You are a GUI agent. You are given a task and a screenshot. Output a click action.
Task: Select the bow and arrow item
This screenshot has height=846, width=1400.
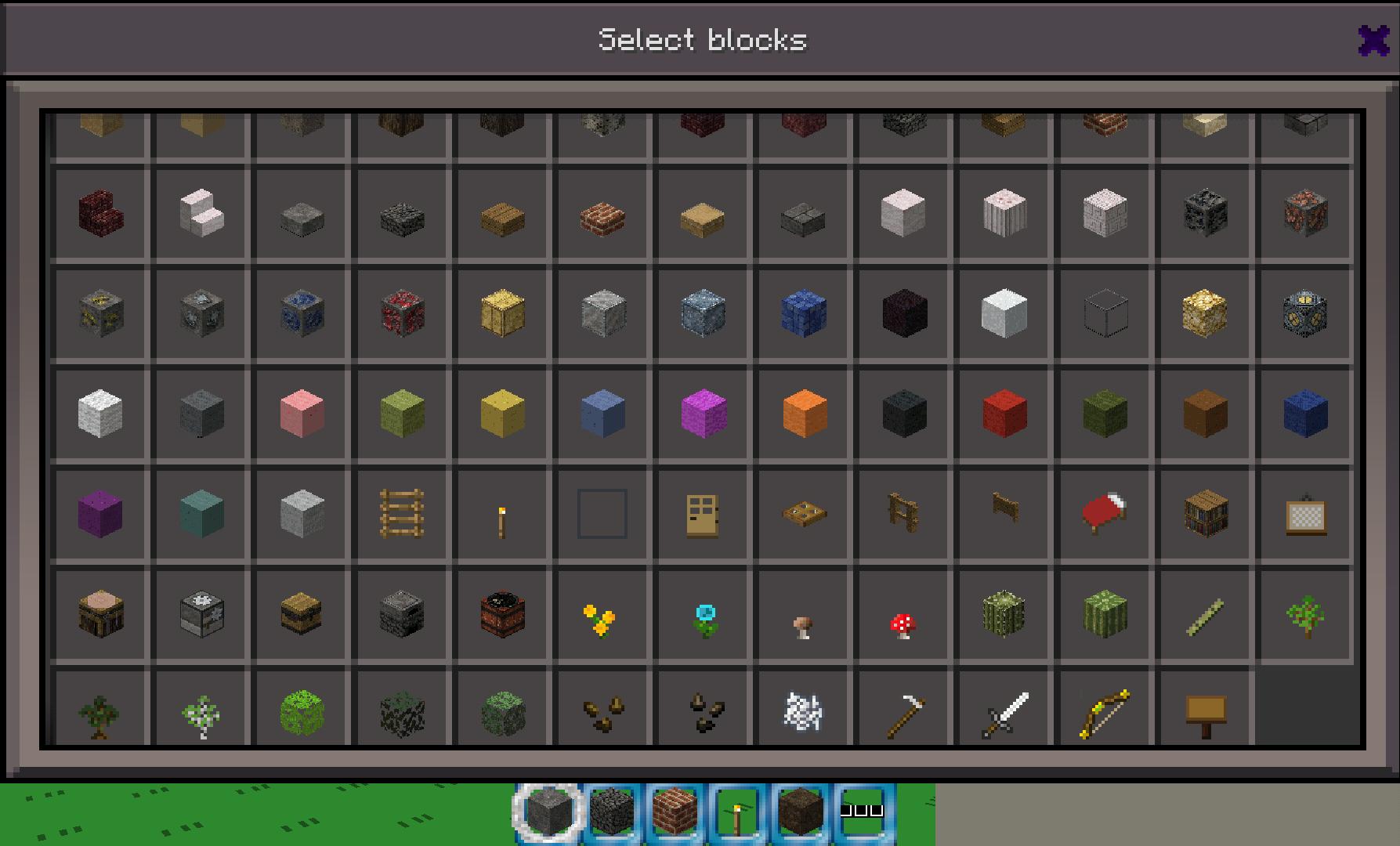pos(1102,709)
